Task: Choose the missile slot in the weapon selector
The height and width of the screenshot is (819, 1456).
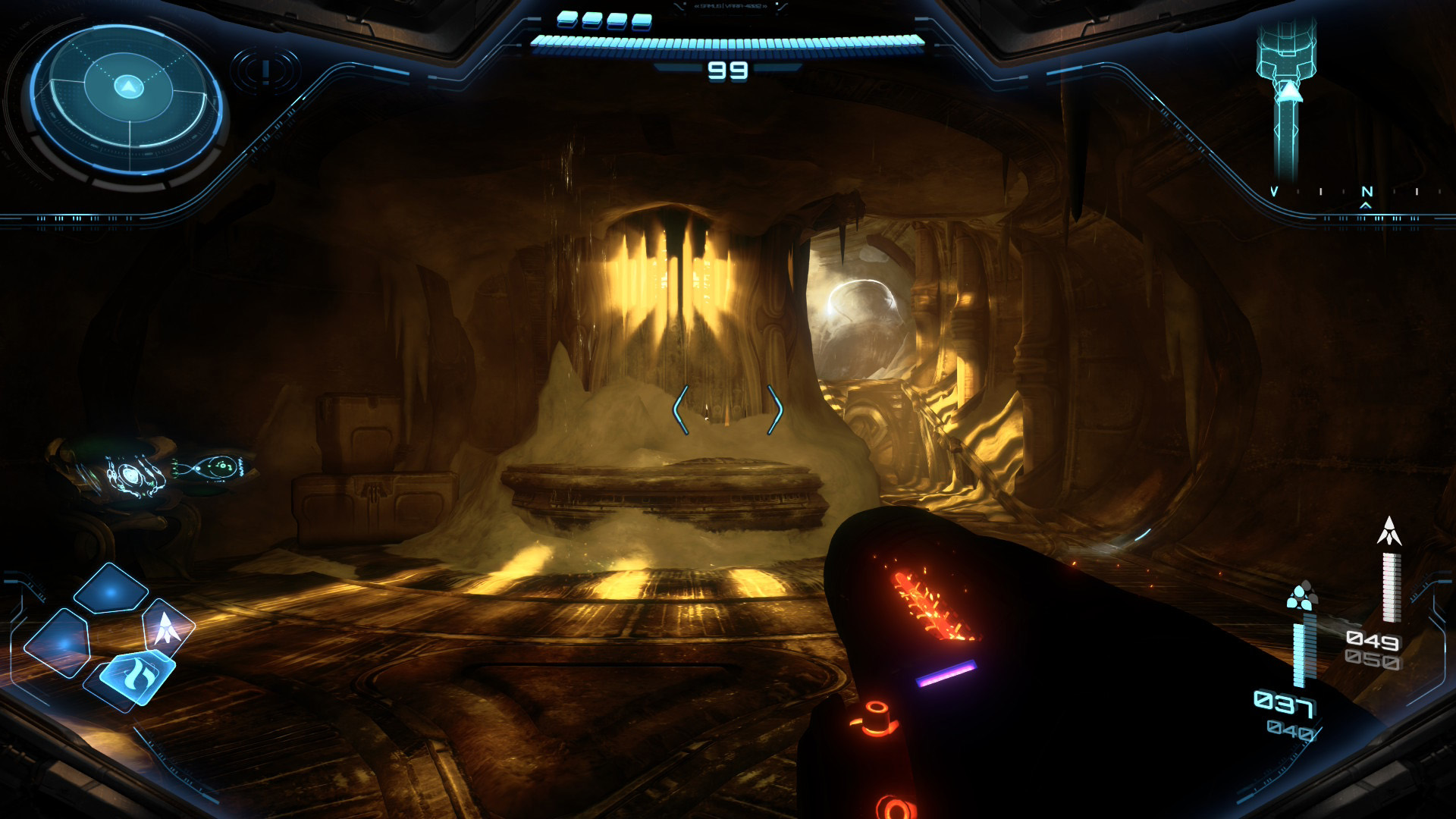Action: pos(168,629)
